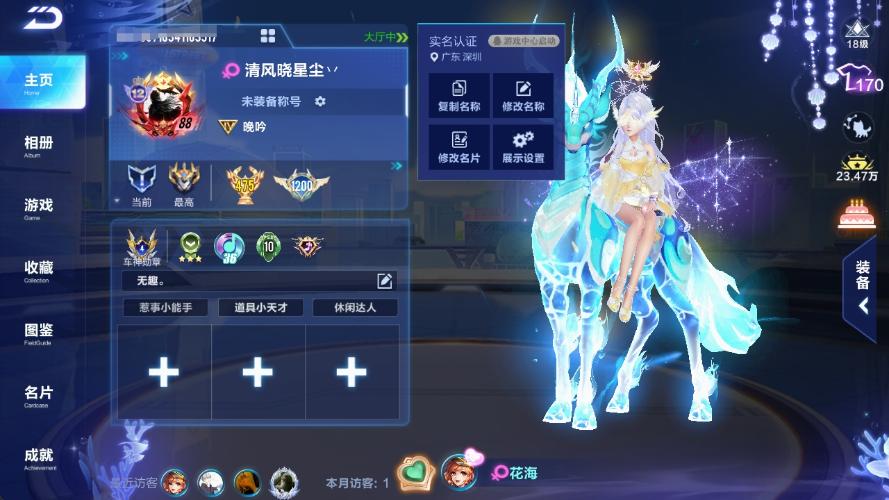Open the 游戏 Game tab

[38, 208]
